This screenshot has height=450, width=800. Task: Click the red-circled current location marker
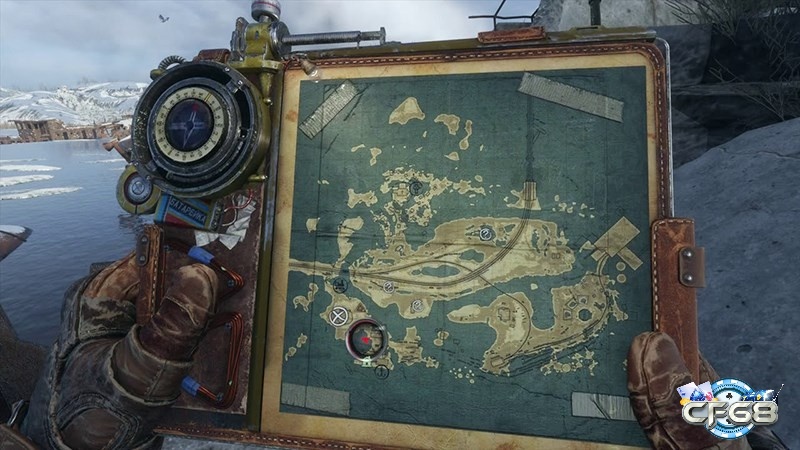pos(366,339)
